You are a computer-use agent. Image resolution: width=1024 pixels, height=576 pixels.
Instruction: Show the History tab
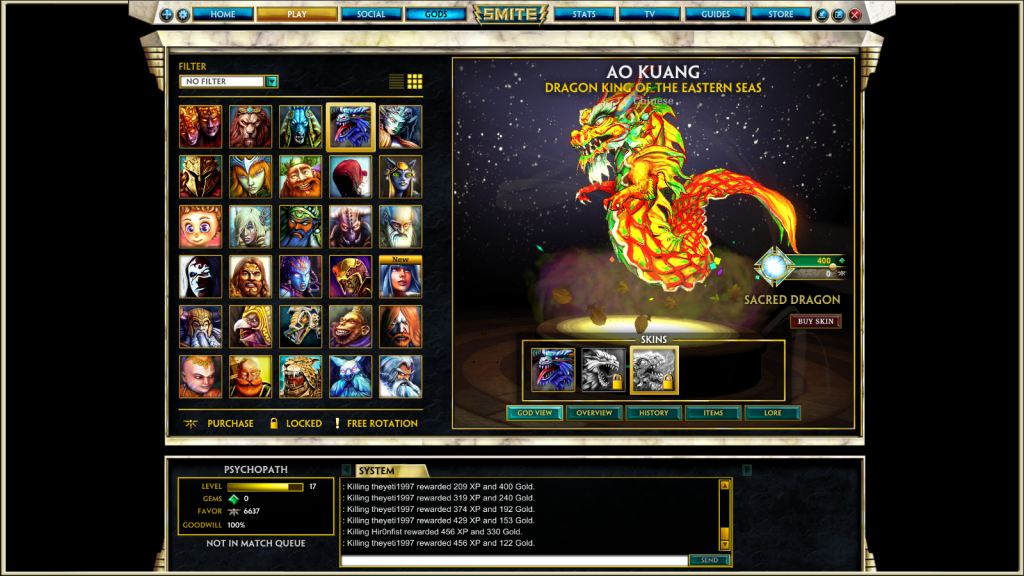tap(653, 412)
